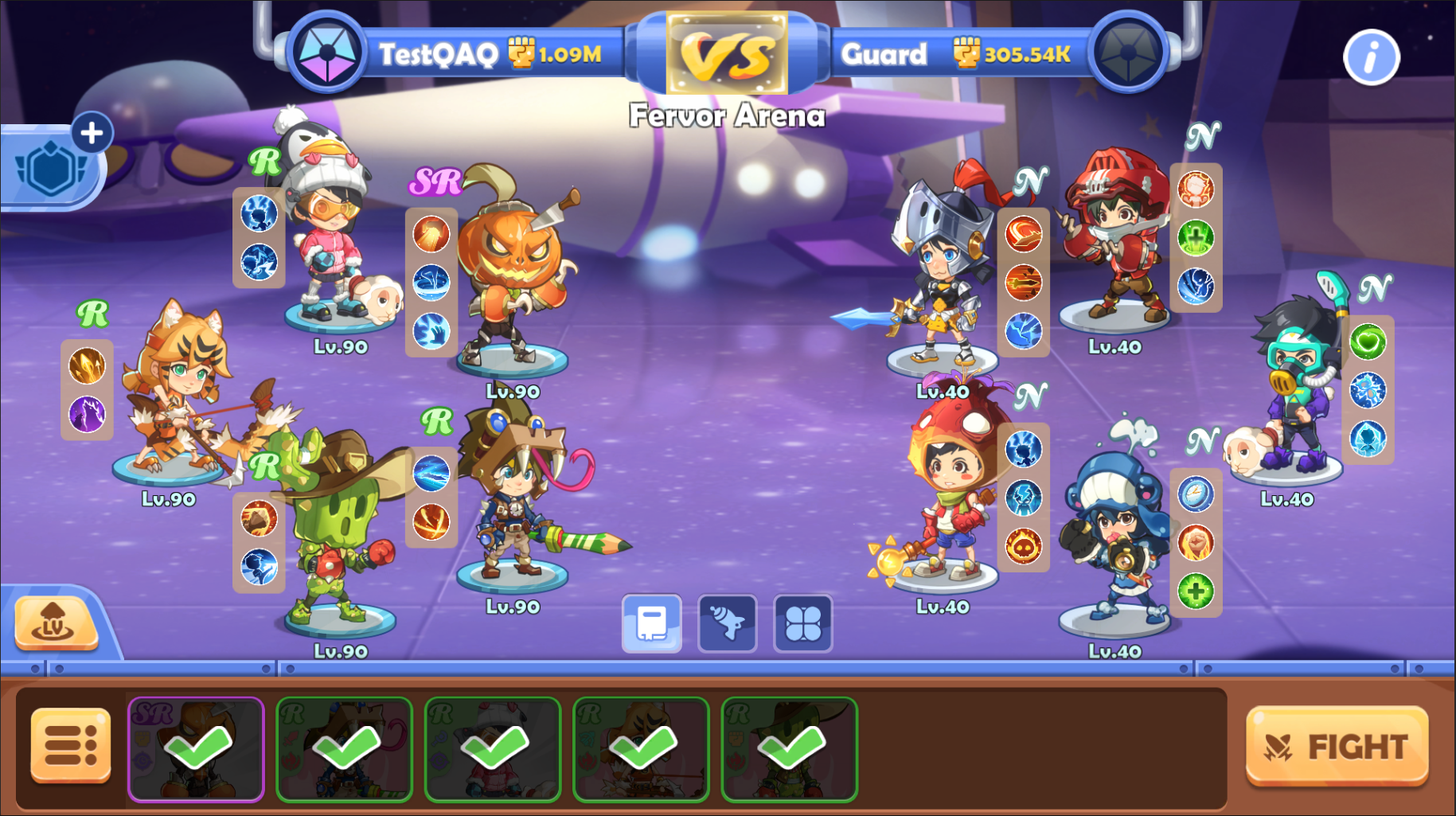Inspect the blue compass skill icon
Screen dimensions: 1456x816
click(x=1195, y=494)
